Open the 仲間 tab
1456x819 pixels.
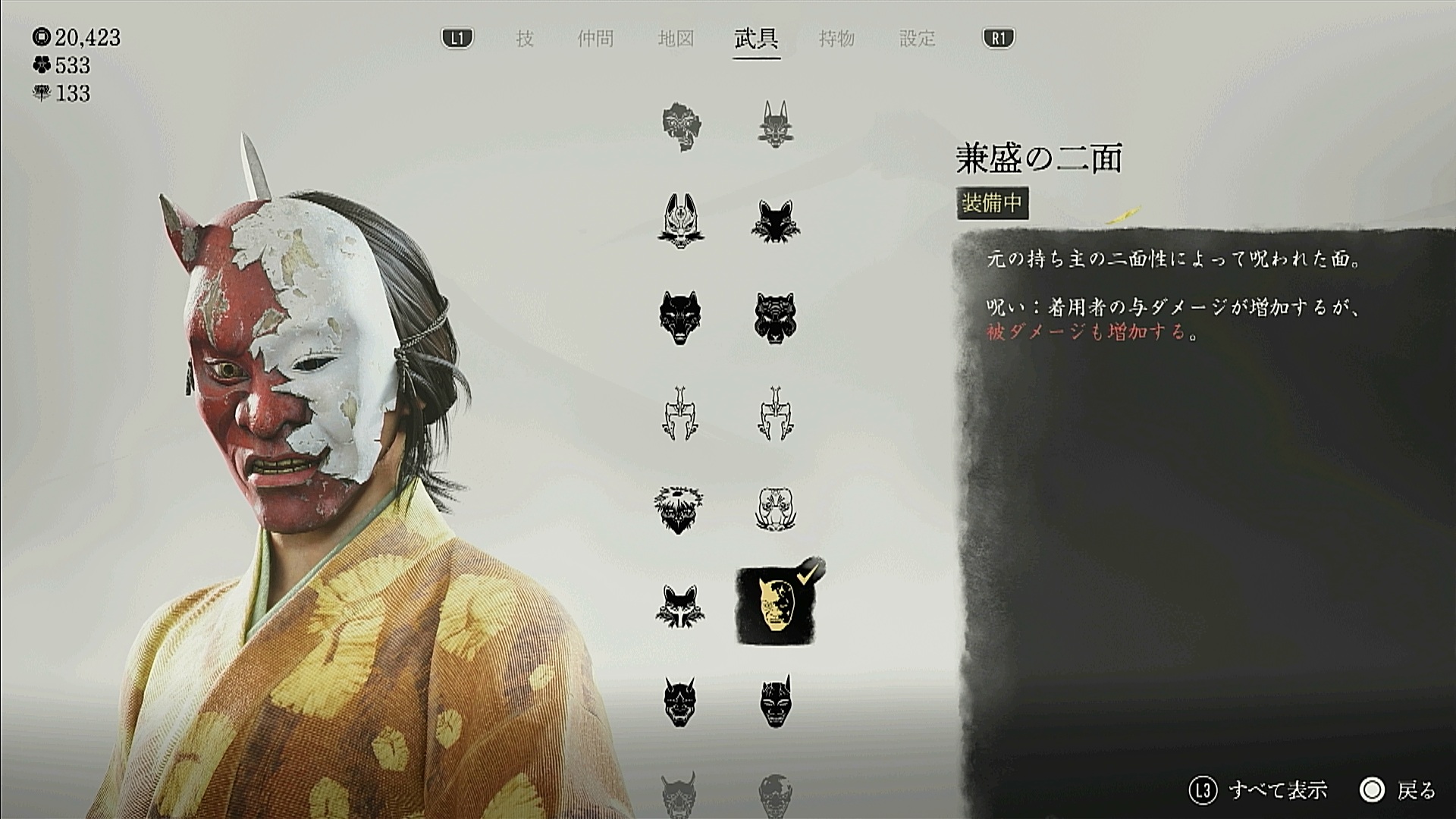click(595, 39)
